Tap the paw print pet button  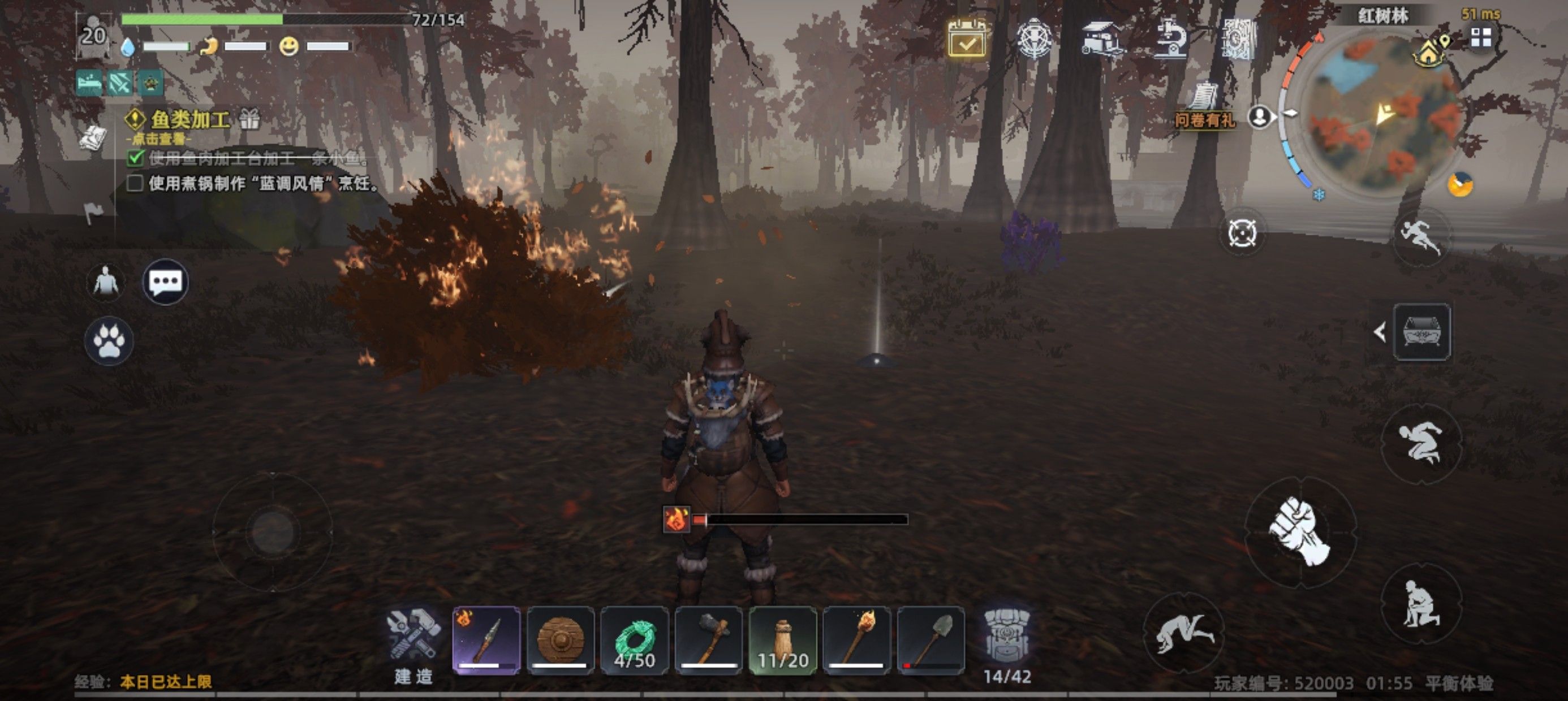click(109, 341)
